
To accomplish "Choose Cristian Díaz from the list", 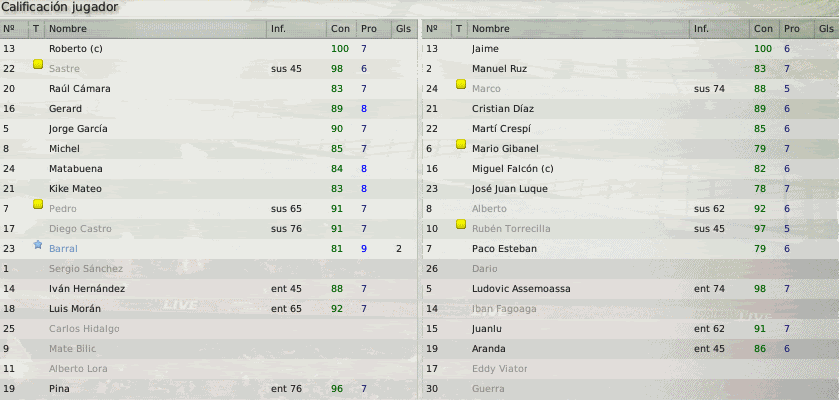I will pos(503,109).
